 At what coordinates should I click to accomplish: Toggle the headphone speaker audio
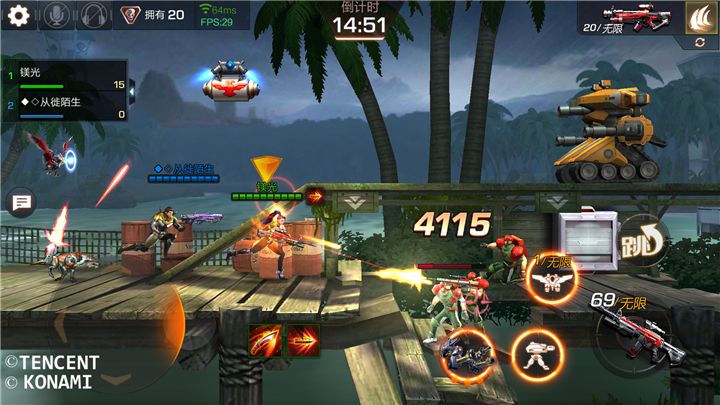pos(94,15)
